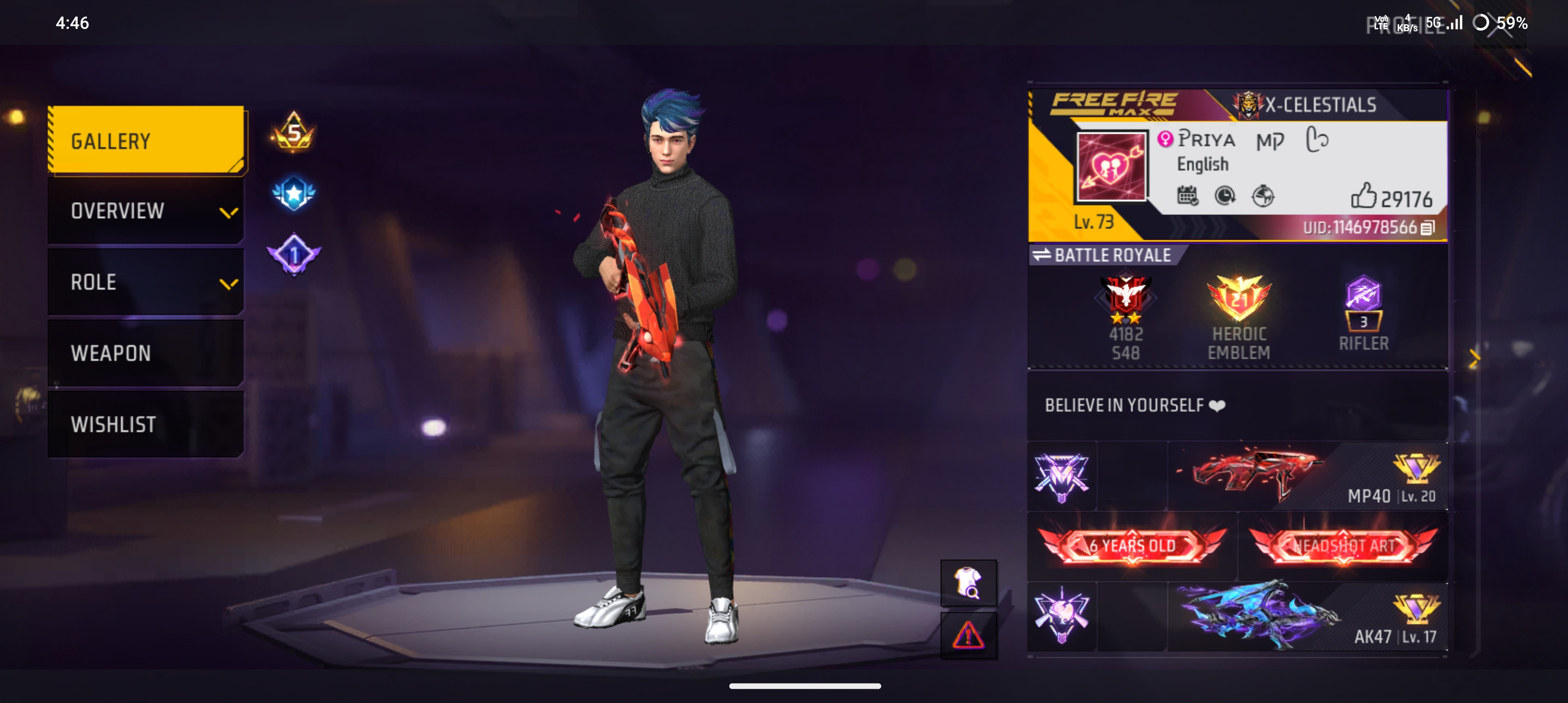The image size is (1568, 703).
Task: Open the outfit preview shirt icon
Action: coord(968,582)
